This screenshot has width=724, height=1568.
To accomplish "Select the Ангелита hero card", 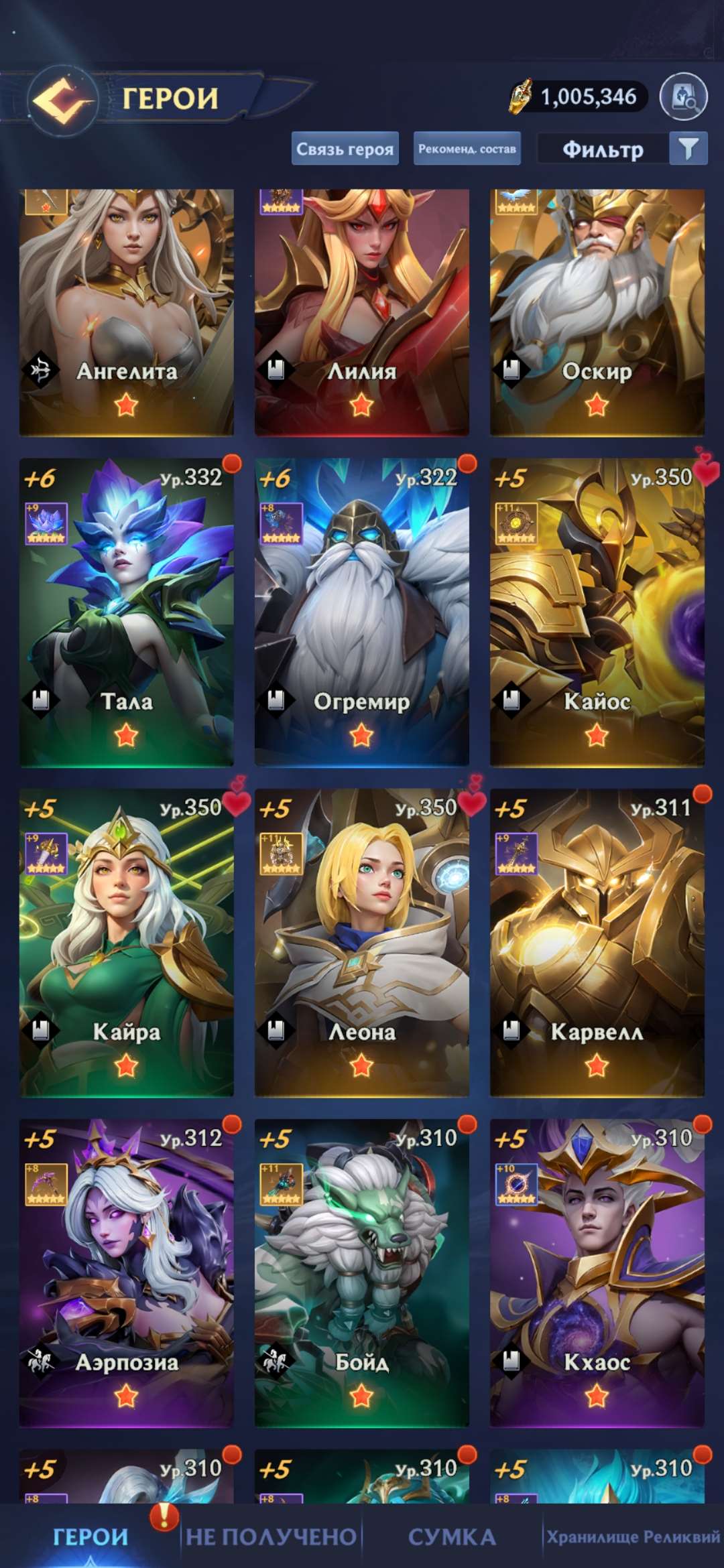I will [127, 312].
